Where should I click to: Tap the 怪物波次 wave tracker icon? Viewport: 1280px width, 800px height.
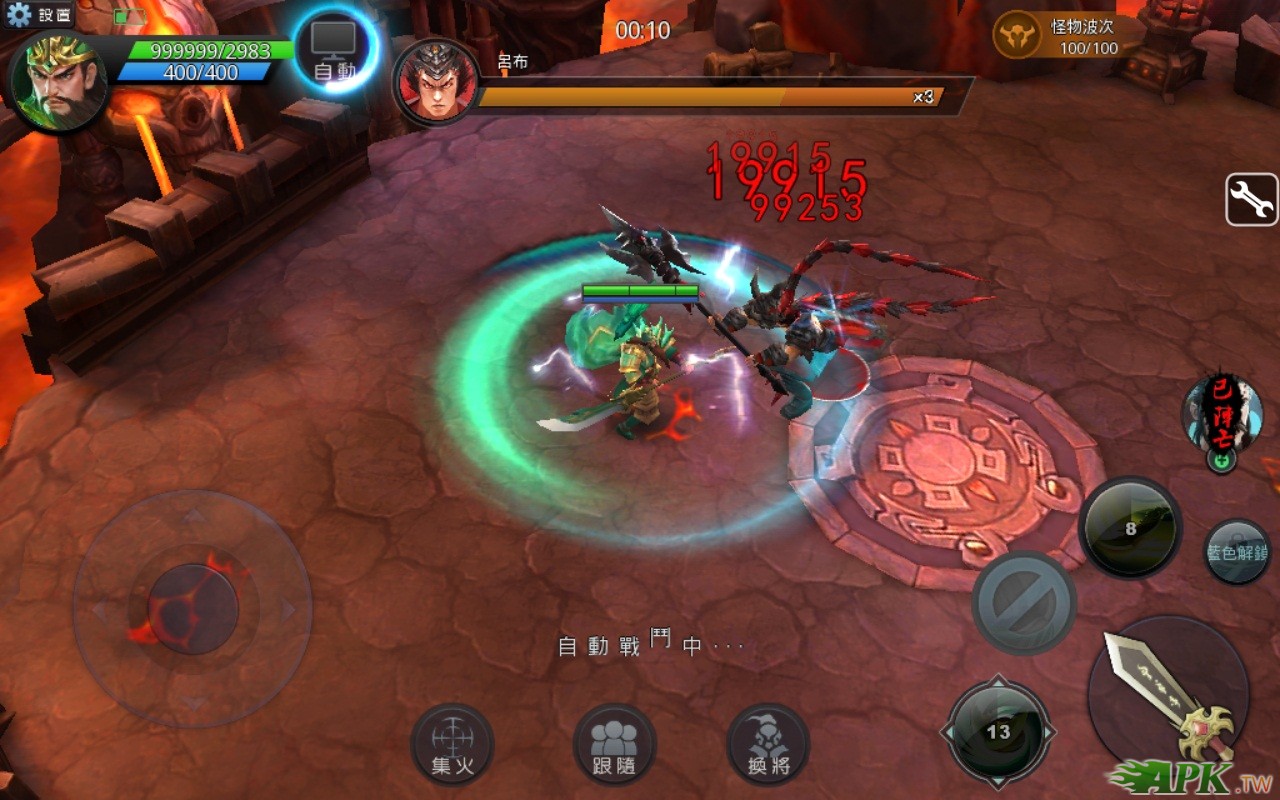[x=1018, y=35]
